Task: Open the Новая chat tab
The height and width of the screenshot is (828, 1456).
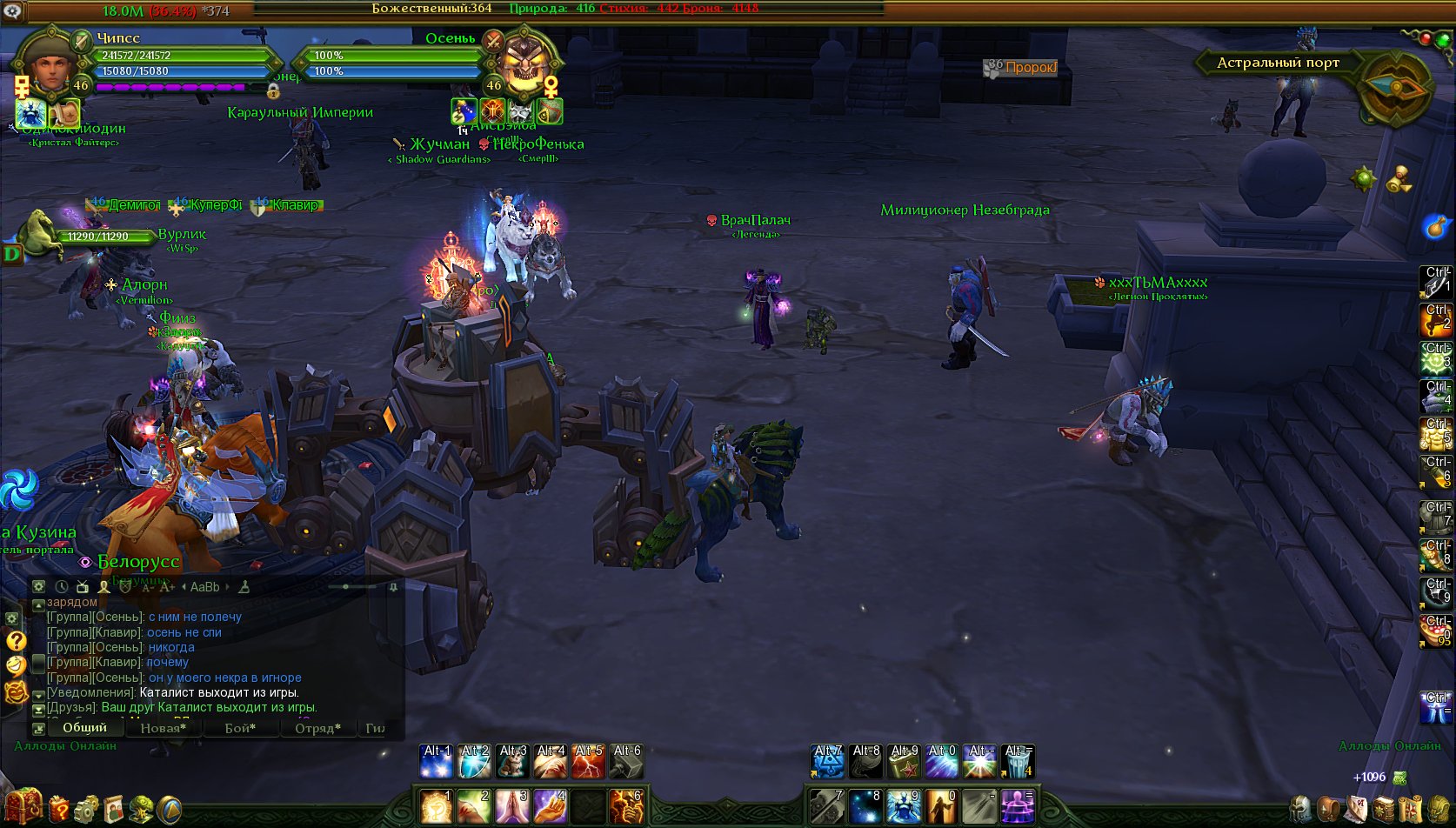Action: (x=163, y=728)
